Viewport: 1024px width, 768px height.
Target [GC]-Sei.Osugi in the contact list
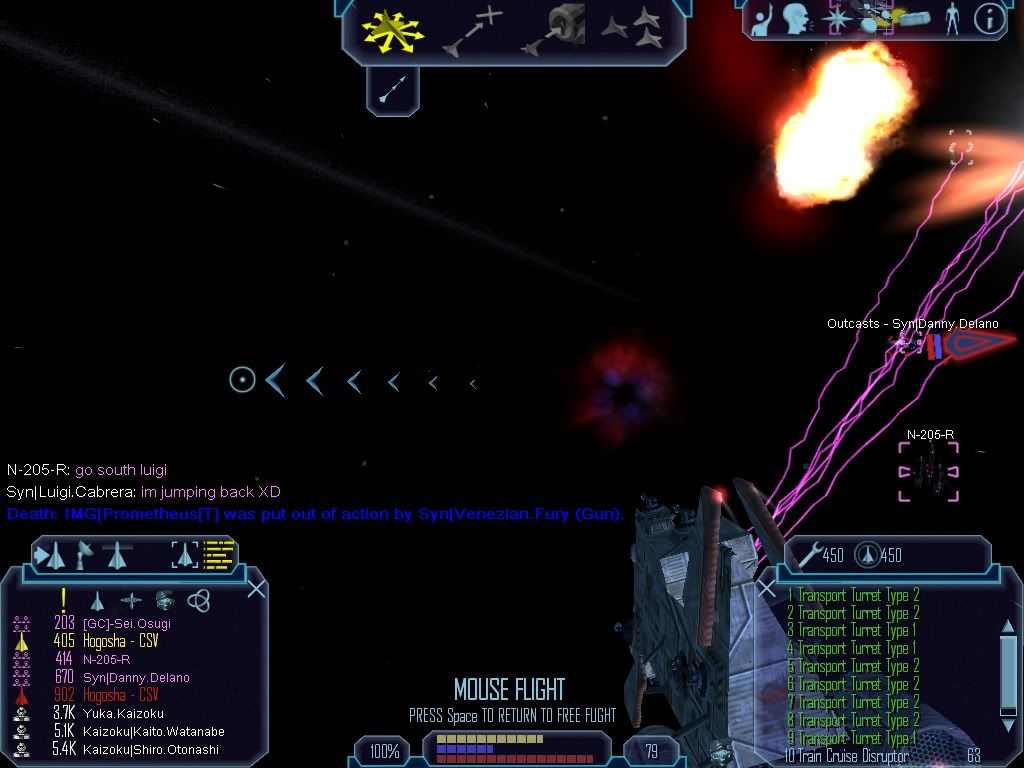coord(127,623)
